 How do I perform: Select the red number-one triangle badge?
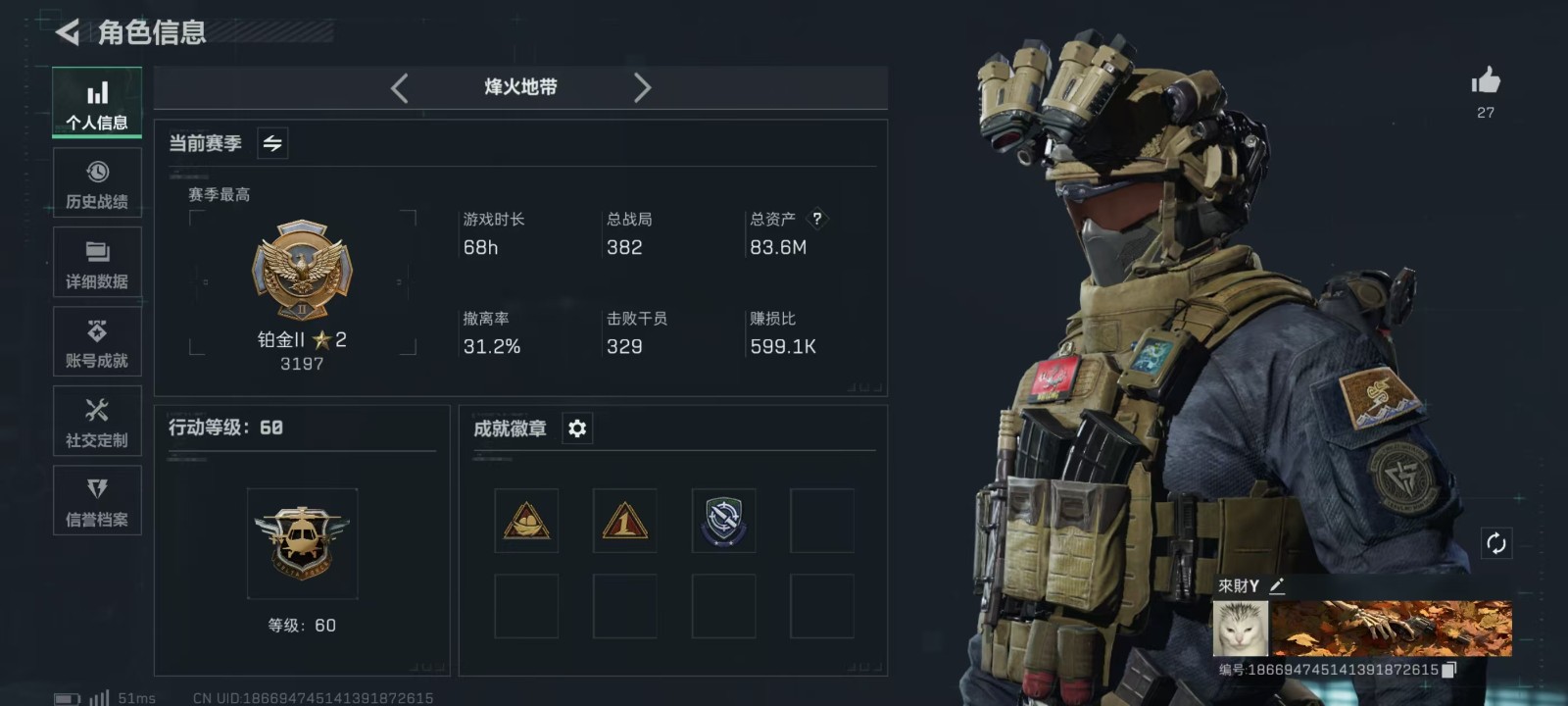click(624, 521)
